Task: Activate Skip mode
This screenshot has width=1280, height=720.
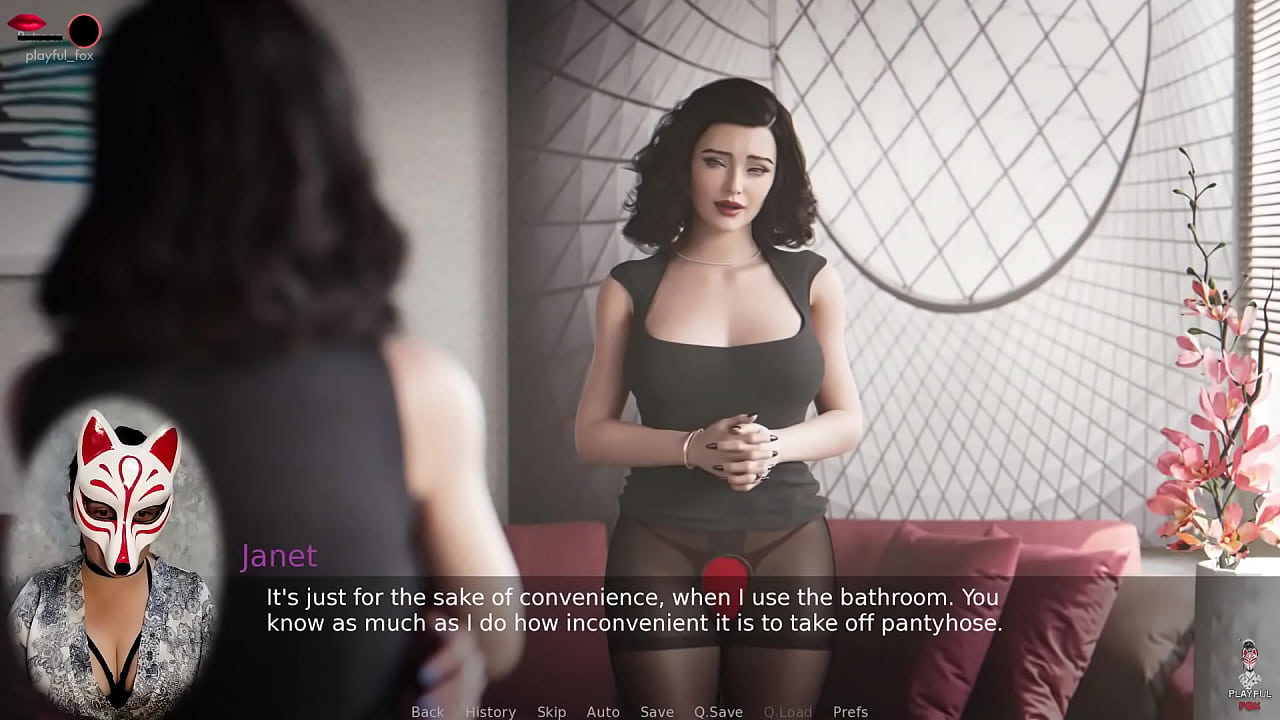Action: click(551, 712)
